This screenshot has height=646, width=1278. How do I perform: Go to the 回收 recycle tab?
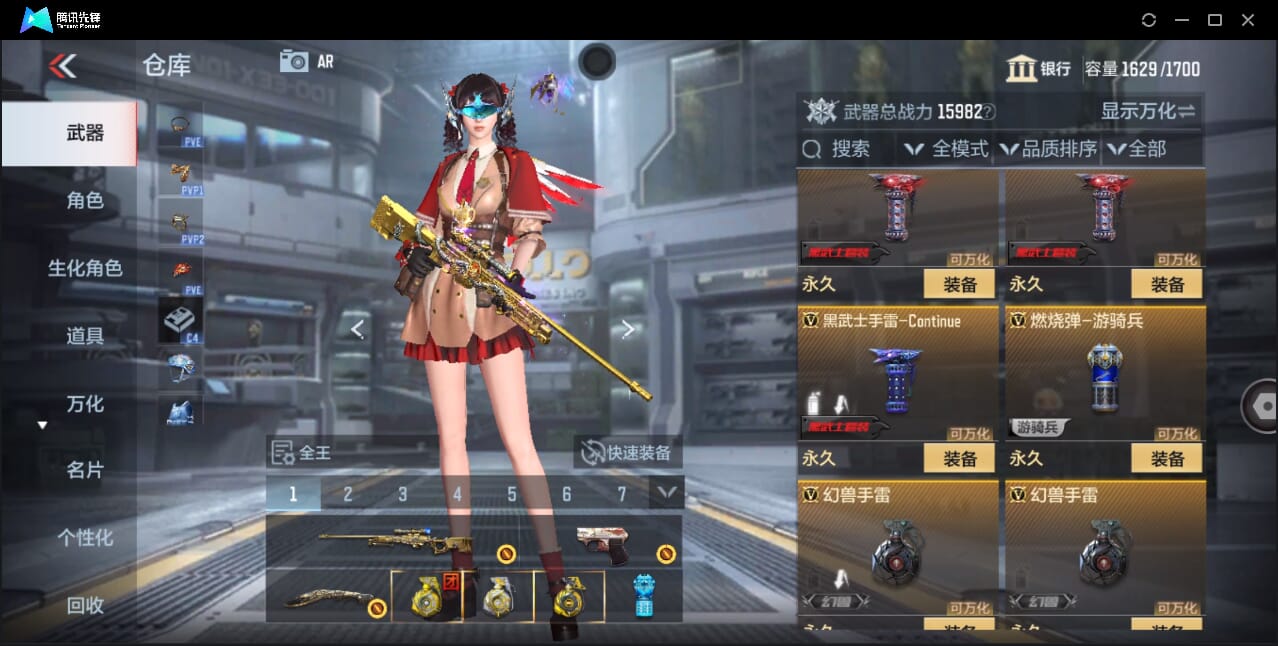click(85, 605)
